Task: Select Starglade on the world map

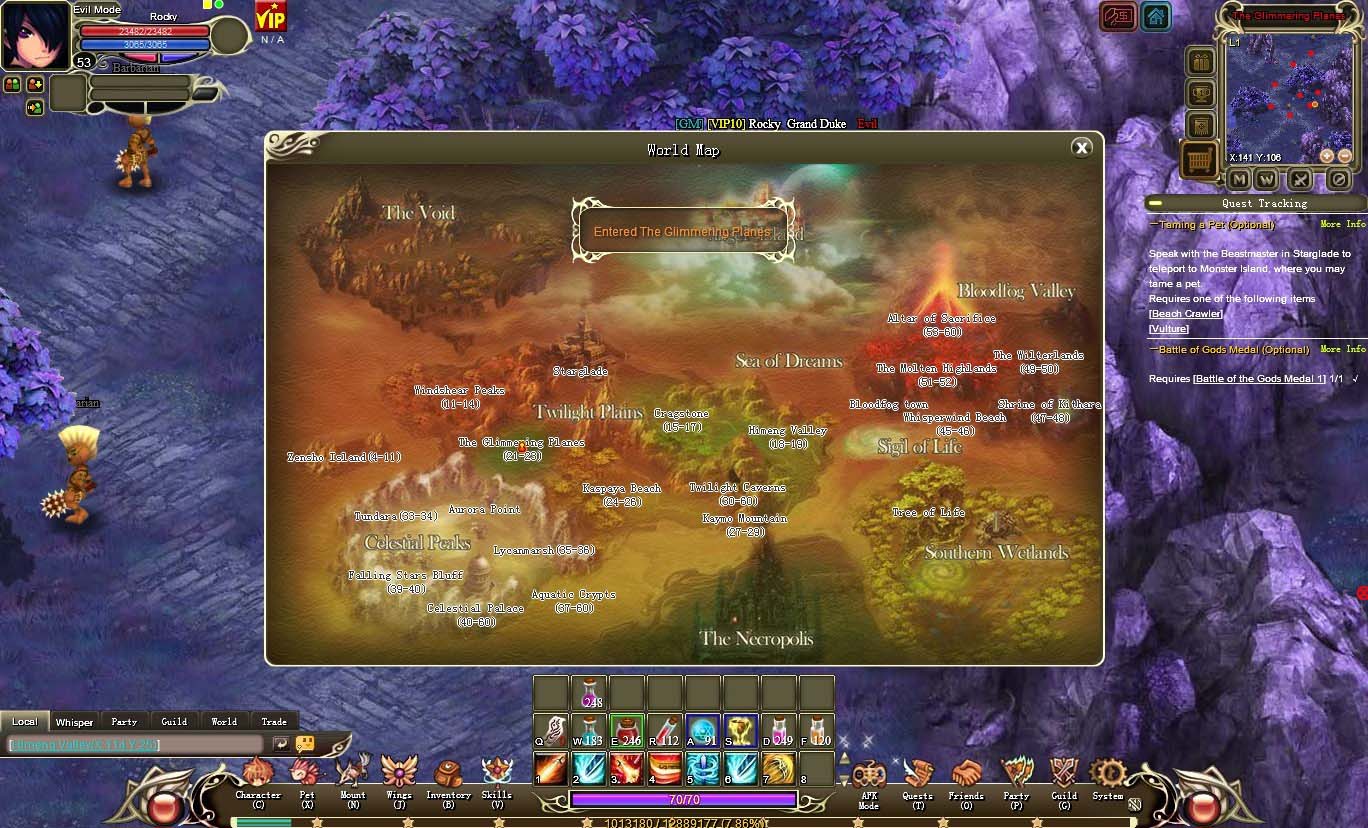Action: (x=581, y=371)
